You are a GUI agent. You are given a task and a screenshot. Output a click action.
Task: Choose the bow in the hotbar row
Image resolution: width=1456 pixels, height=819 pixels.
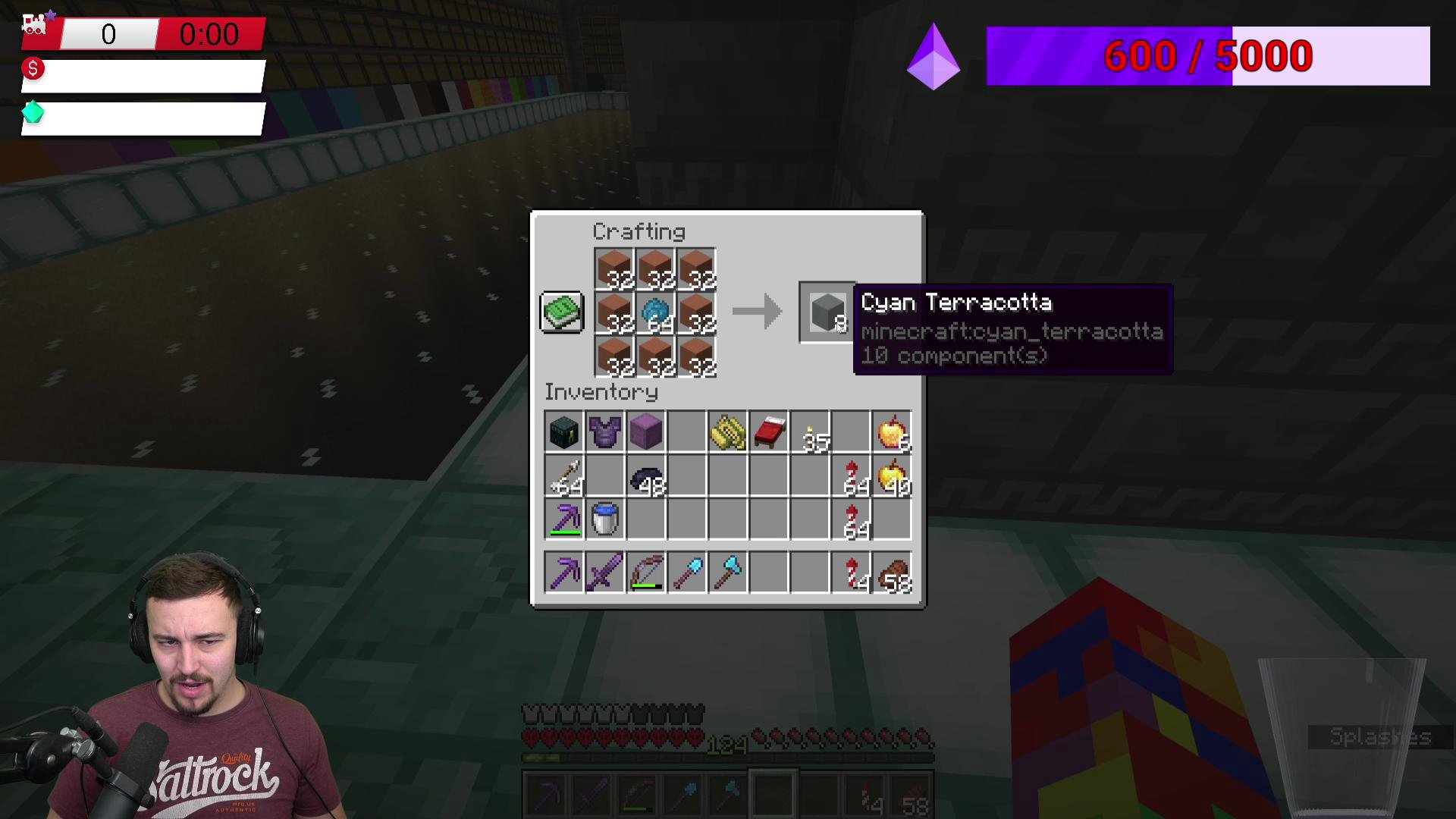pos(645,571)
